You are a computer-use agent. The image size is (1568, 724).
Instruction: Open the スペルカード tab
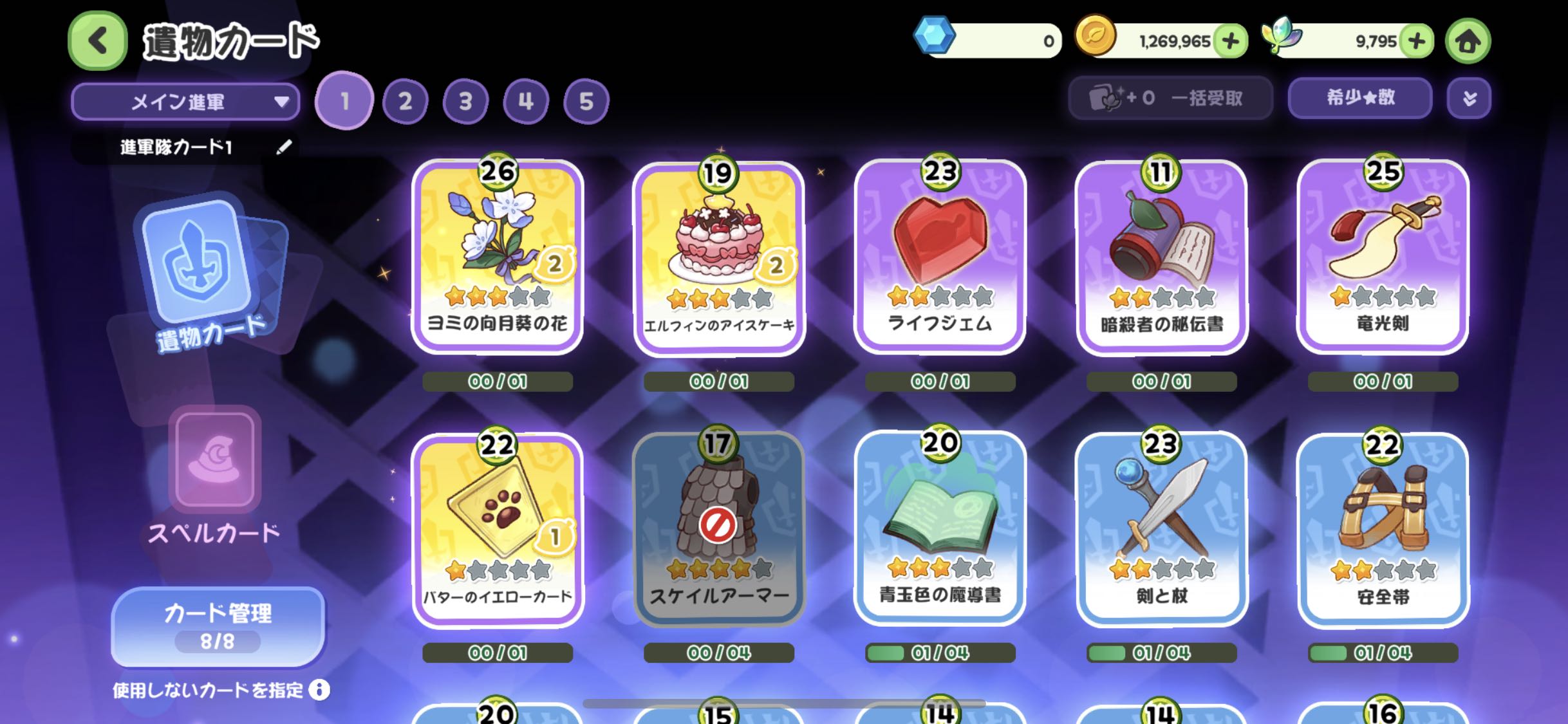point(214,476)
